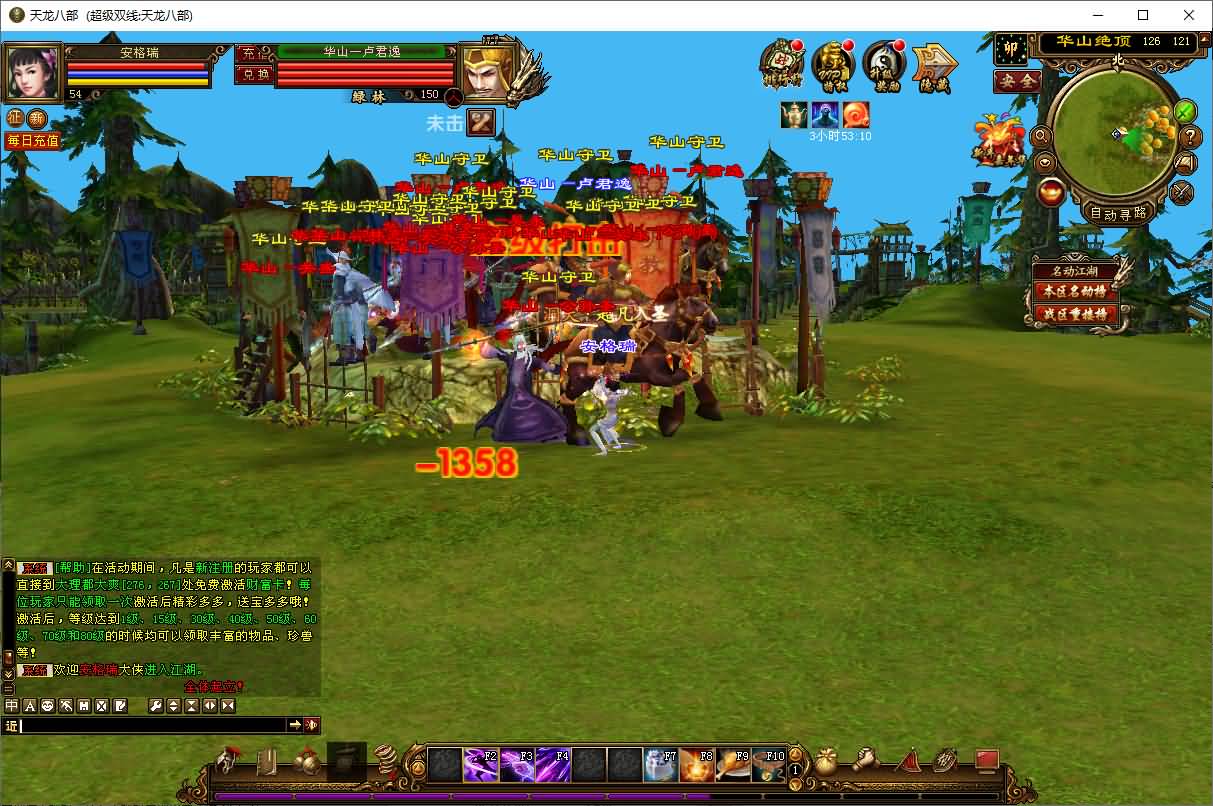Click the minimap magnifier search button
The width and height of the screenshot is (1213, 806).
tap(1043, 136)
